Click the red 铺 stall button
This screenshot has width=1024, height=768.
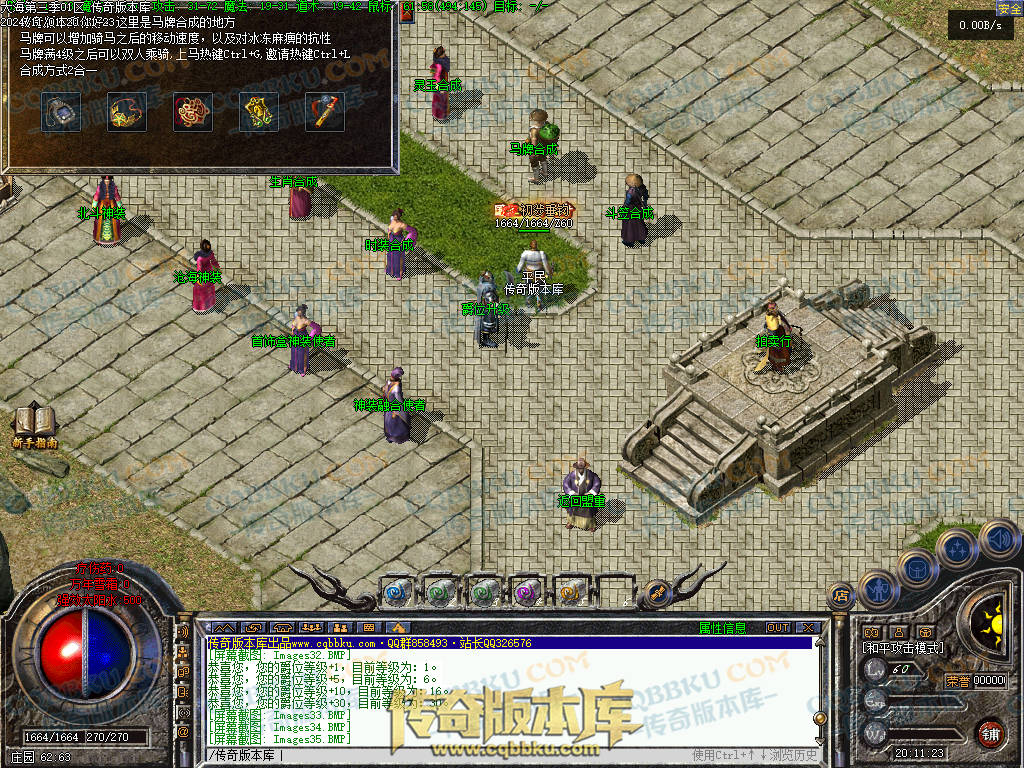(x=990, y=733)
